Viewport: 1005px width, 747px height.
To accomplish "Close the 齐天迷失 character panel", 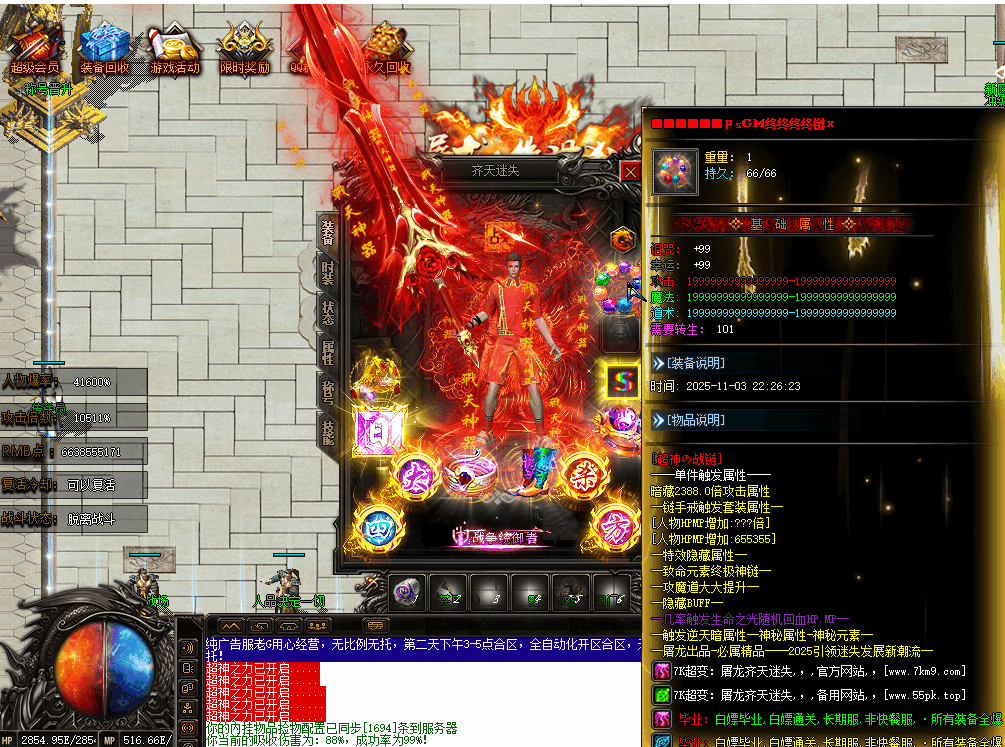I will (630, 172).
